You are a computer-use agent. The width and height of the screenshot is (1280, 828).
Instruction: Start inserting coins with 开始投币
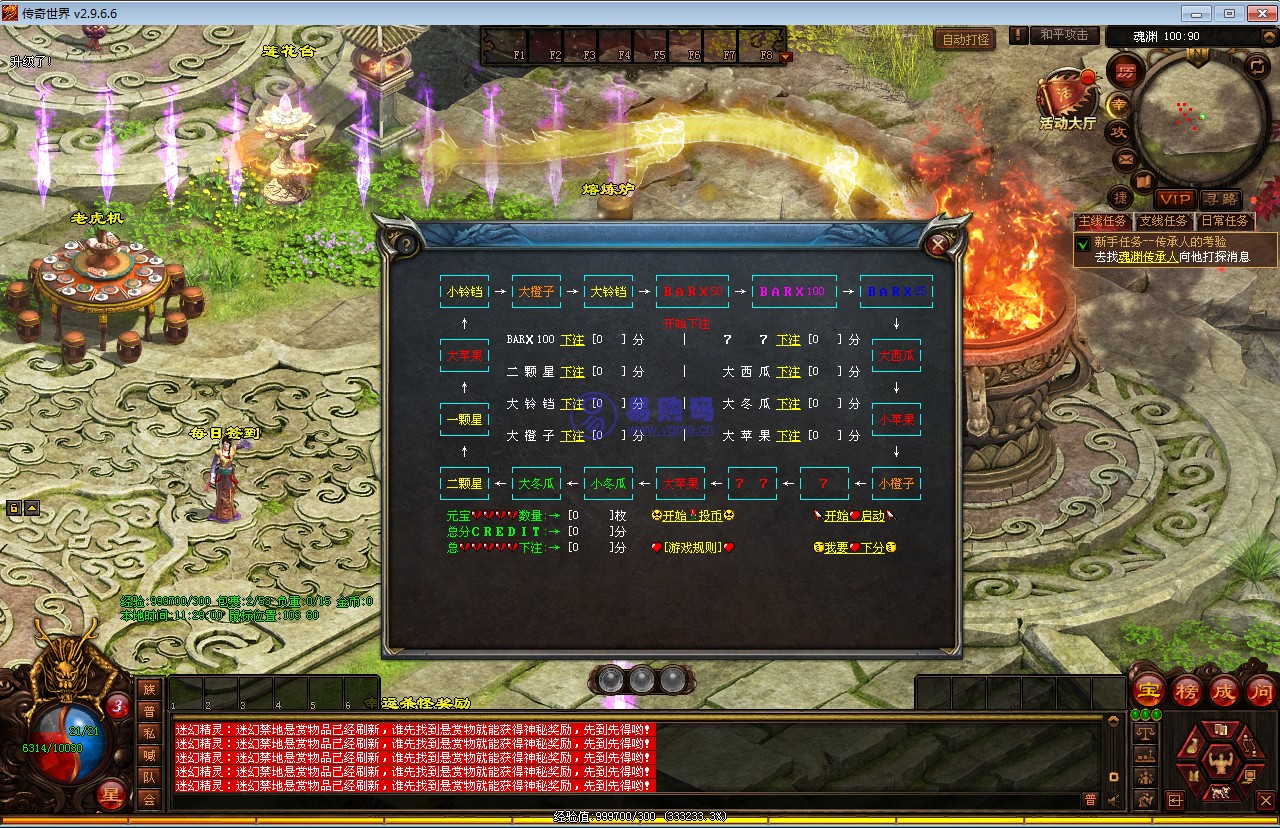tap(692, 516)
